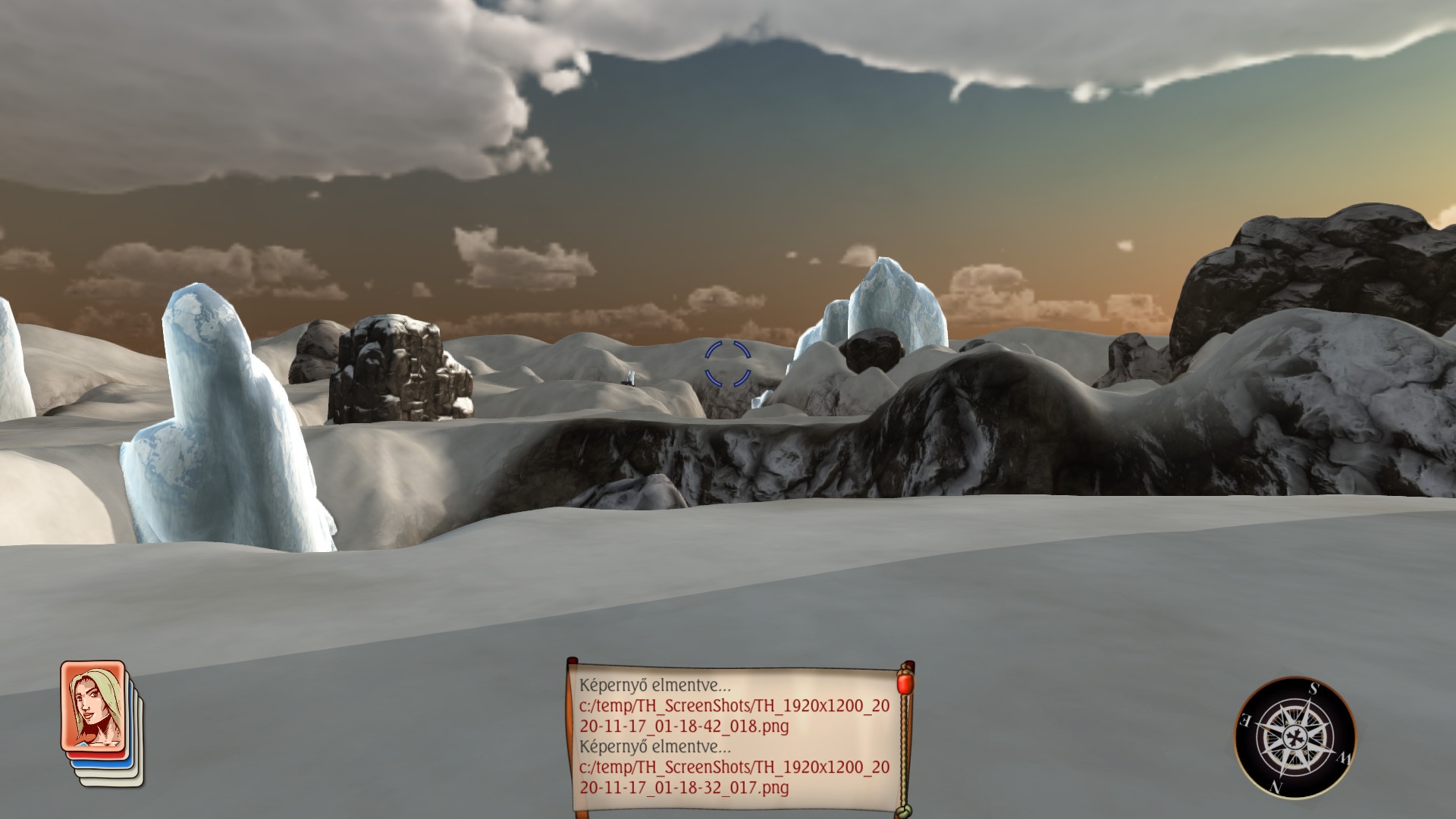Screen dimensions: 1456x819
Task: Click the compass rose
Action: pyautogui.click(x=1294, y=737)
